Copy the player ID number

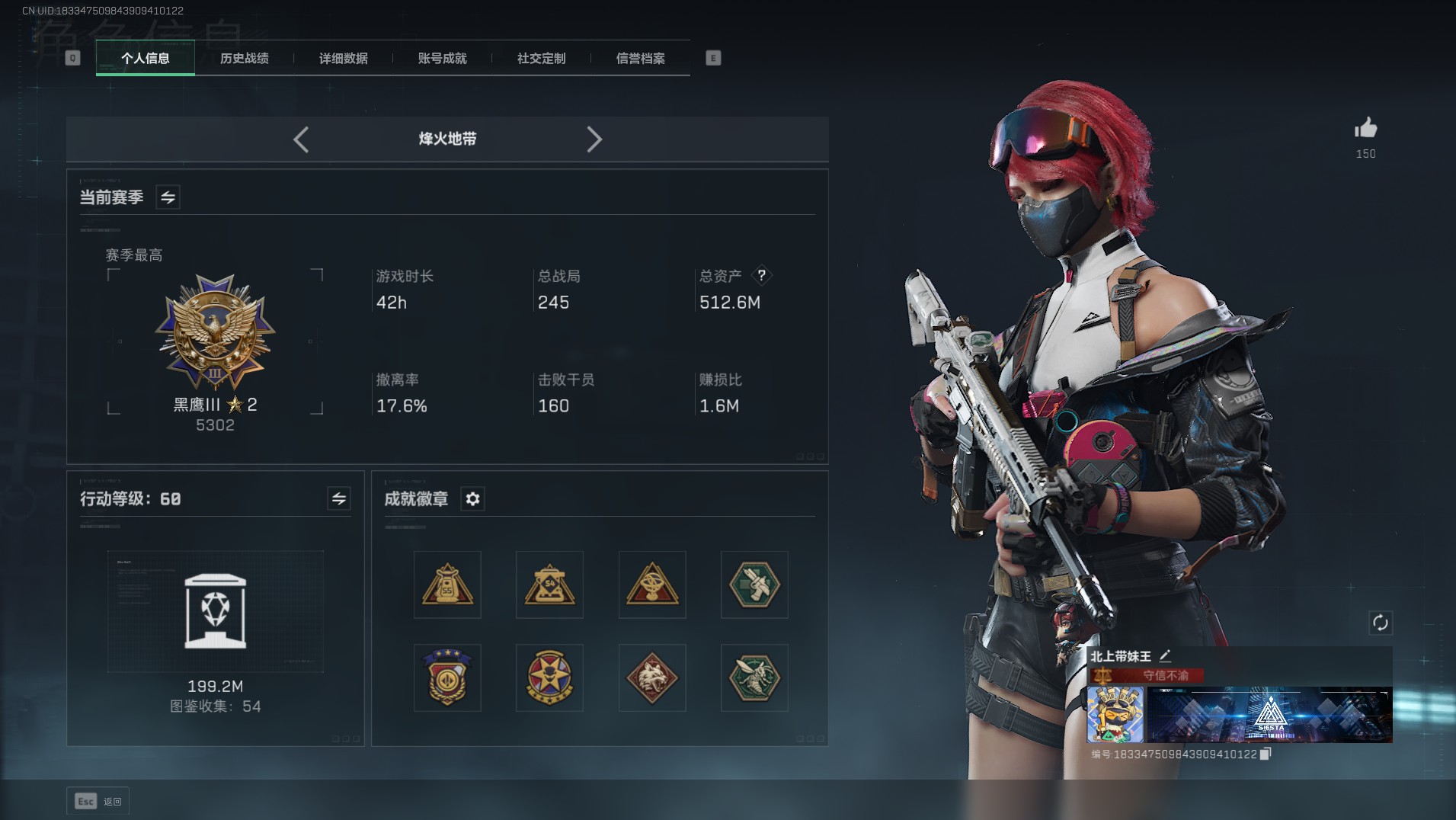[x=1266, y=754]
